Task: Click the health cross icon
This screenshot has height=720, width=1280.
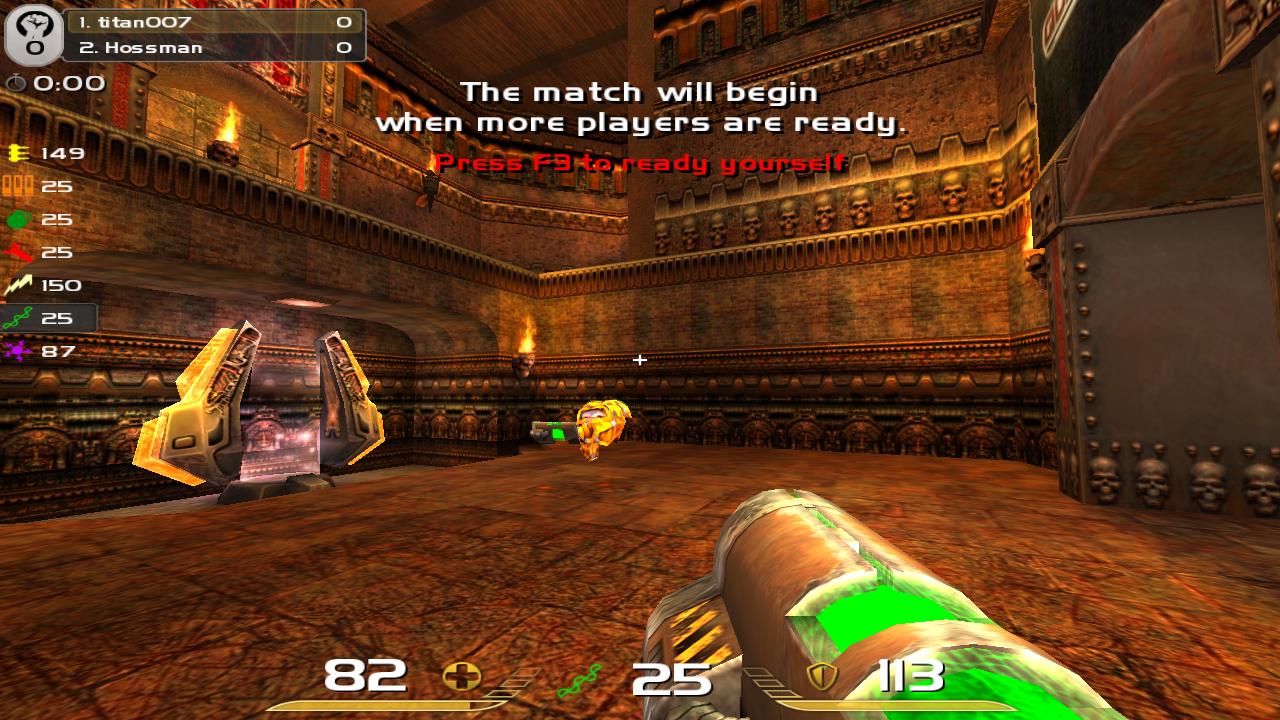Action: [x=461, y=678]
